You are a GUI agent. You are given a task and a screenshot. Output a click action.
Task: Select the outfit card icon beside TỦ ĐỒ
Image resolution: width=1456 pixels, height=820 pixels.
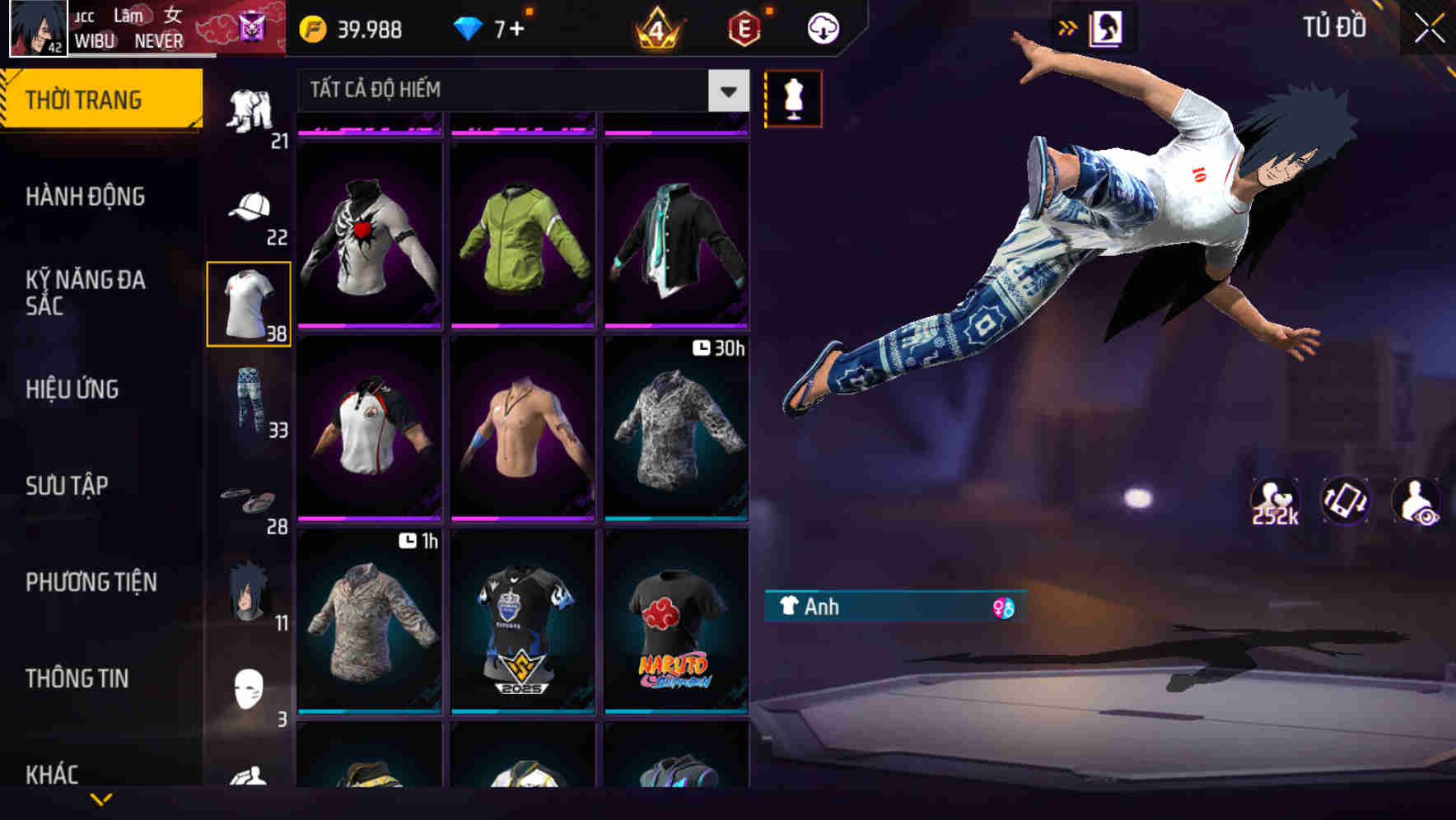coord(1107,27)
